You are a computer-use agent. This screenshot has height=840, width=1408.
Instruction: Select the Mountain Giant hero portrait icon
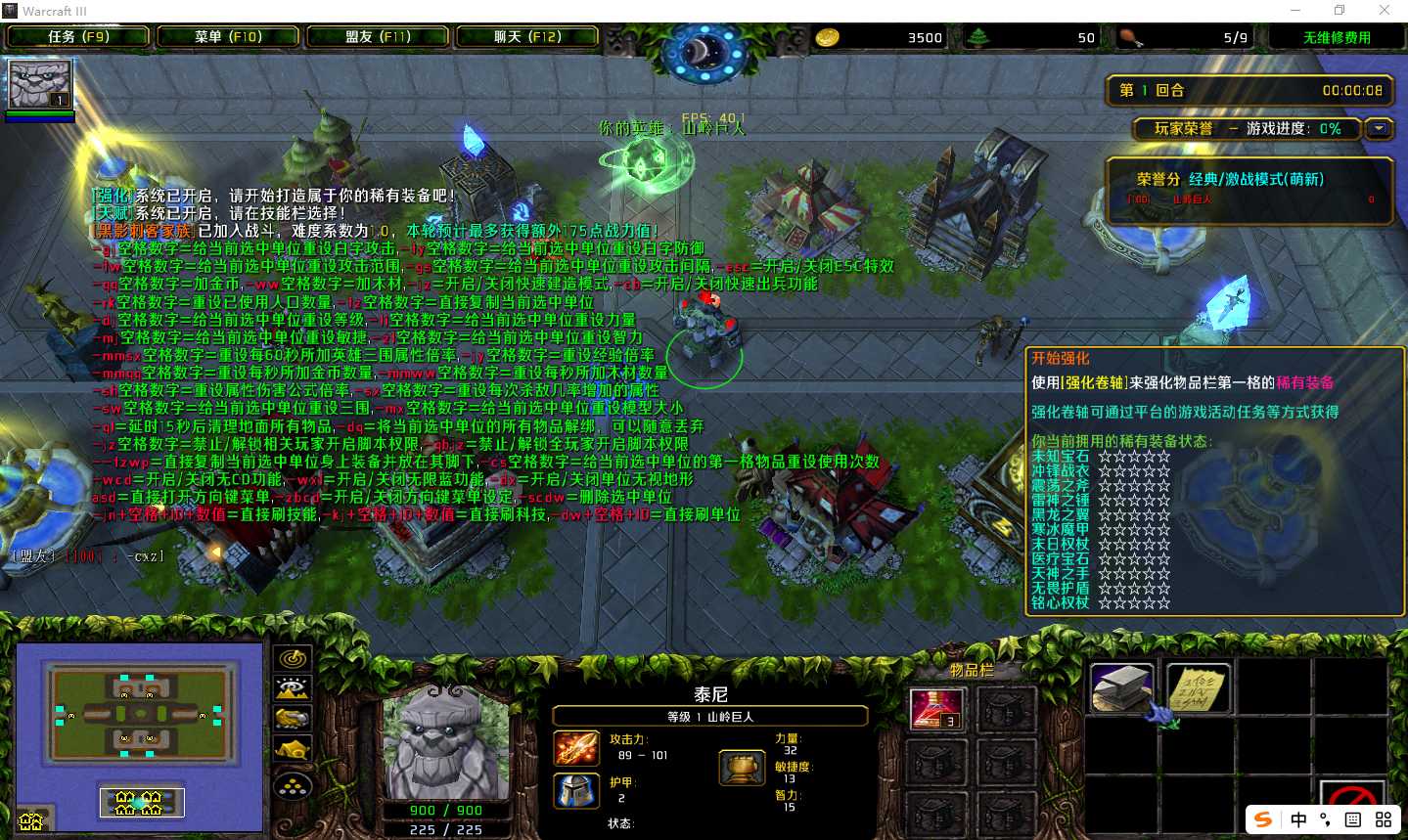click(x=39, y=86)
